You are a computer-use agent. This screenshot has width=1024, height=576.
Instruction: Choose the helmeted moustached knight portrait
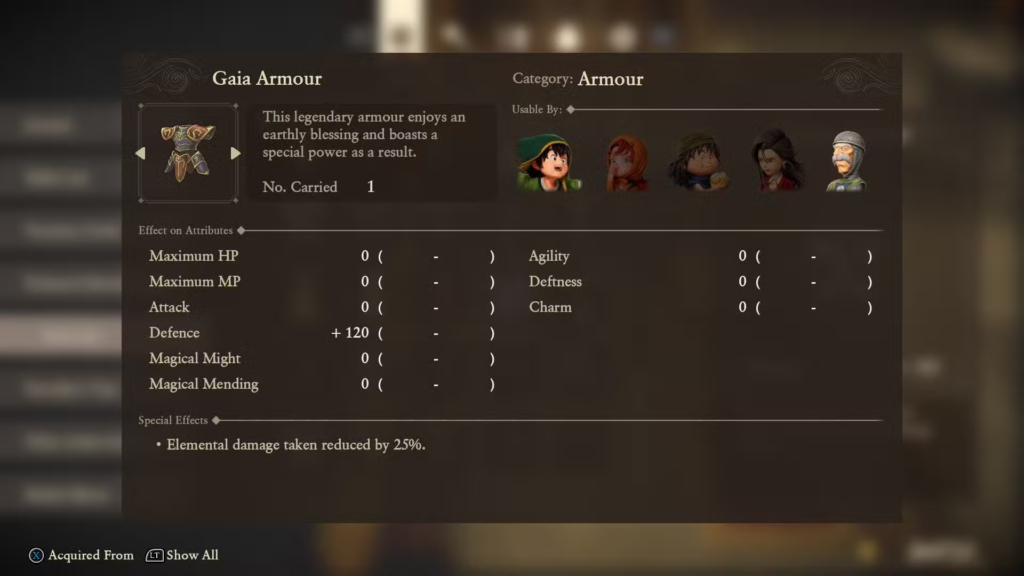click(846, 161)
